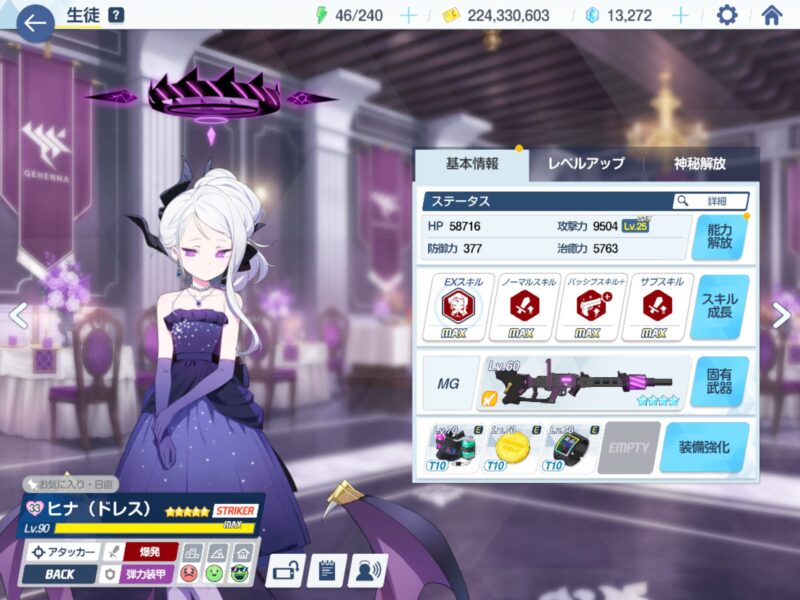800x600 pixels.
Task: Buy more blue pyroxene gems
Action: 680,16
